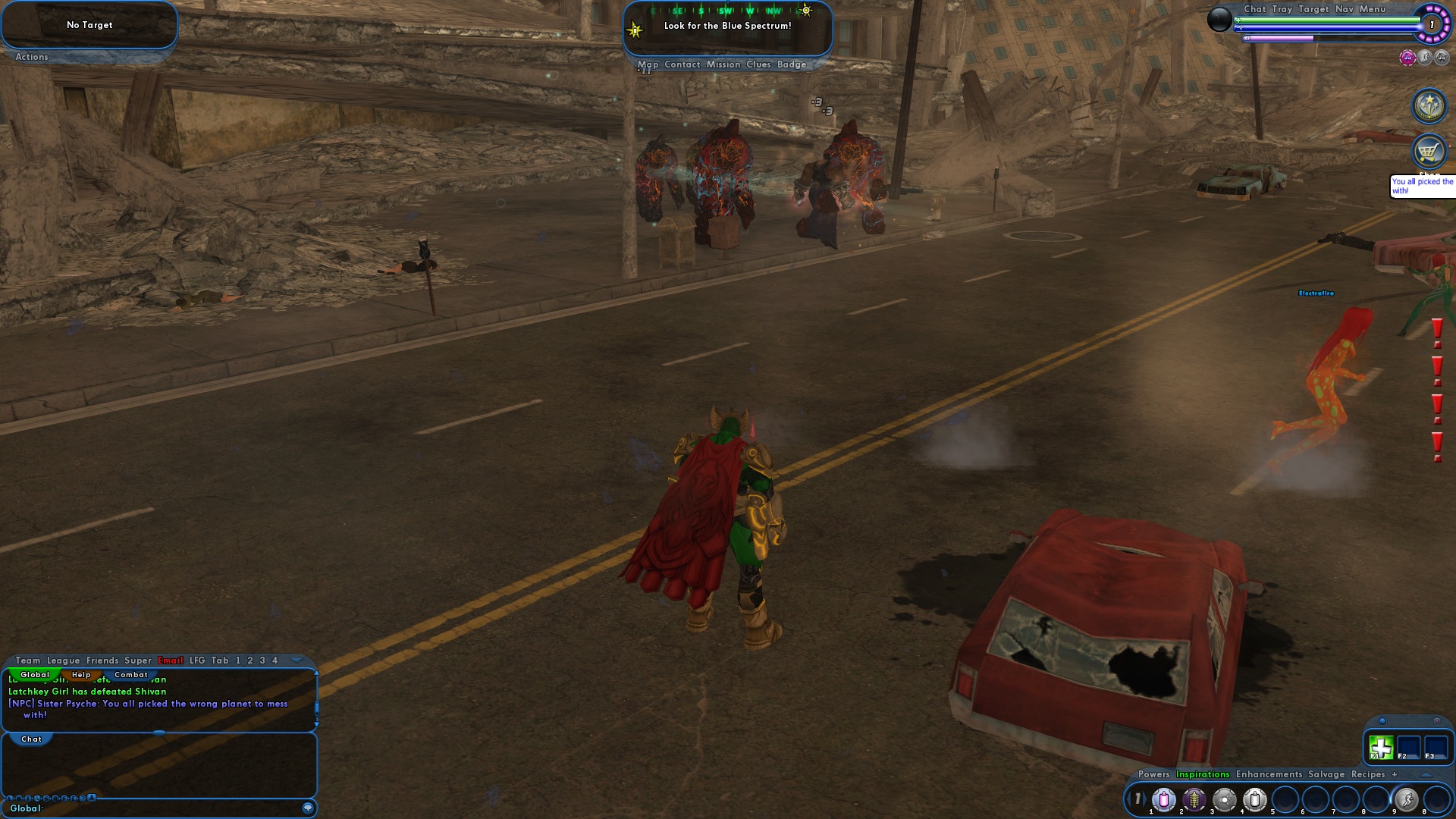This screenshot has height=819, width=1456.
Task: Expand the chat options with the blue chevron
Action: pyautogui.click(x=297, y=661)
